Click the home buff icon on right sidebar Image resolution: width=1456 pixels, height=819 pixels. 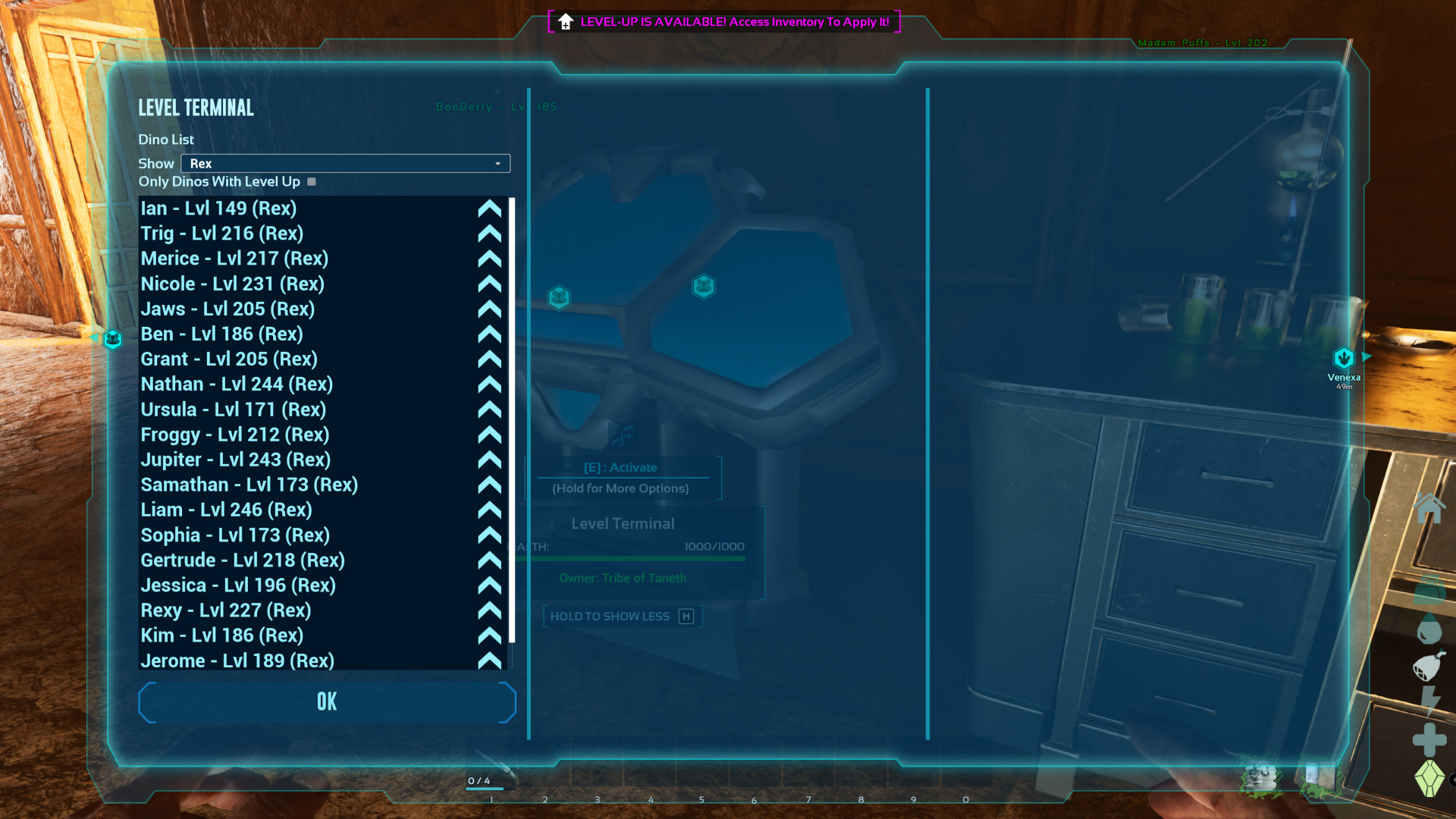pos(1429,507)
